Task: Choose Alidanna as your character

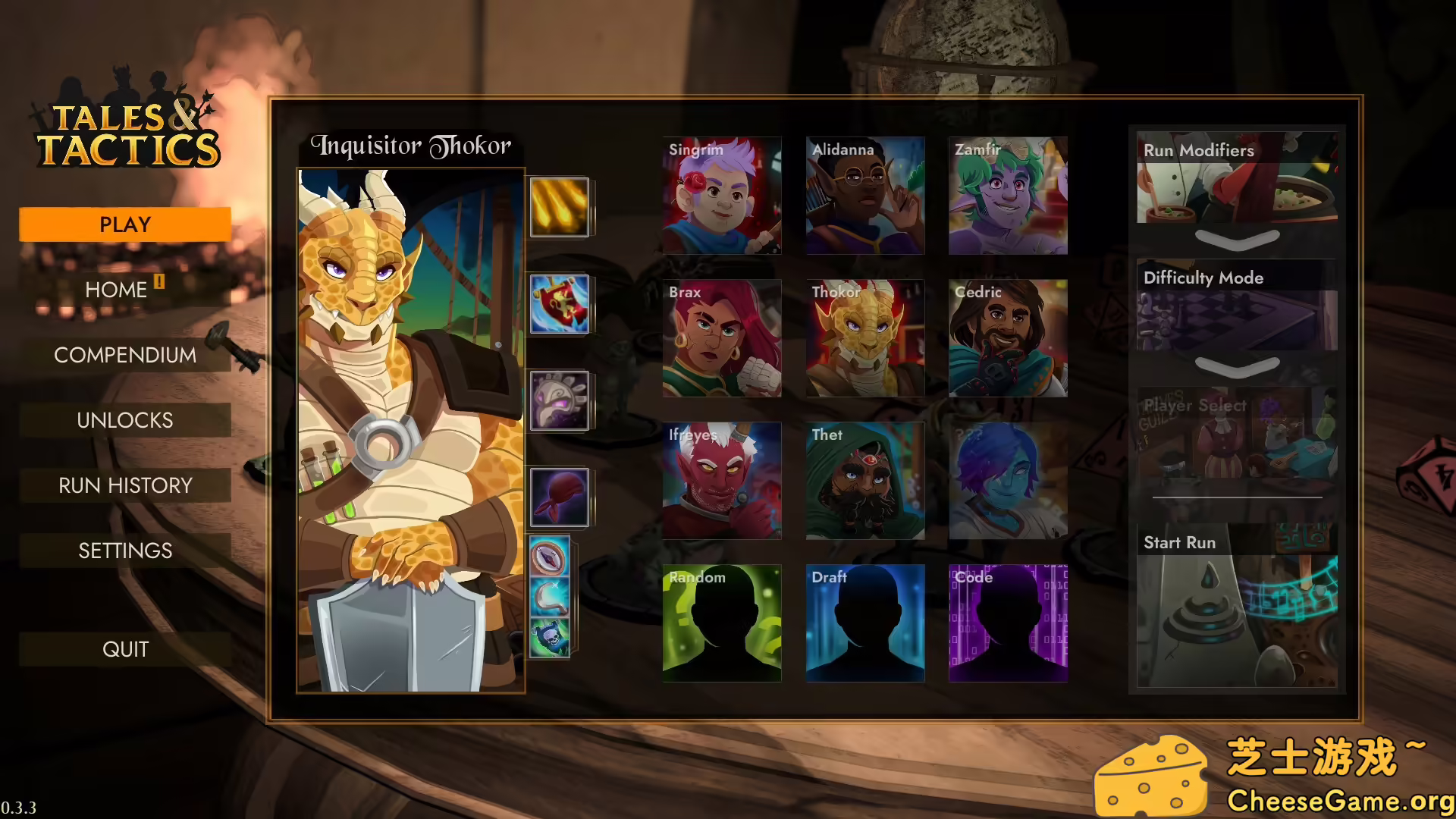Action: pos(864,196)
